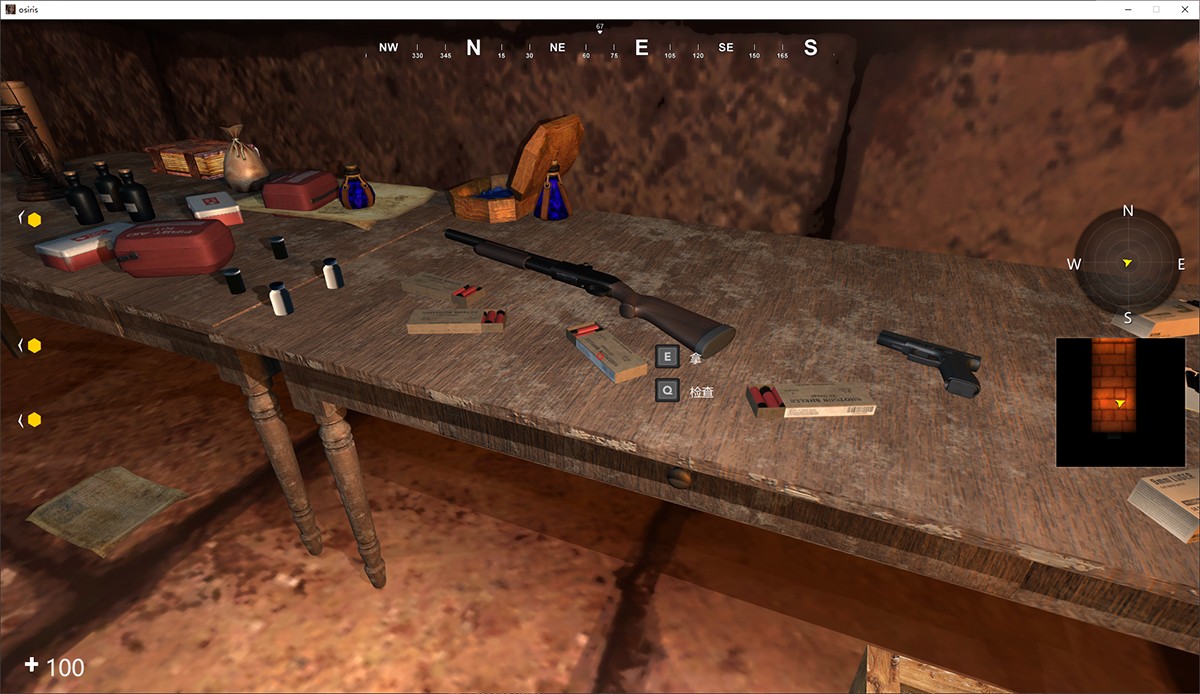The image size is (1200, 694).
Task: Open the brick corridor minimap
Action: coord(1120,402)
